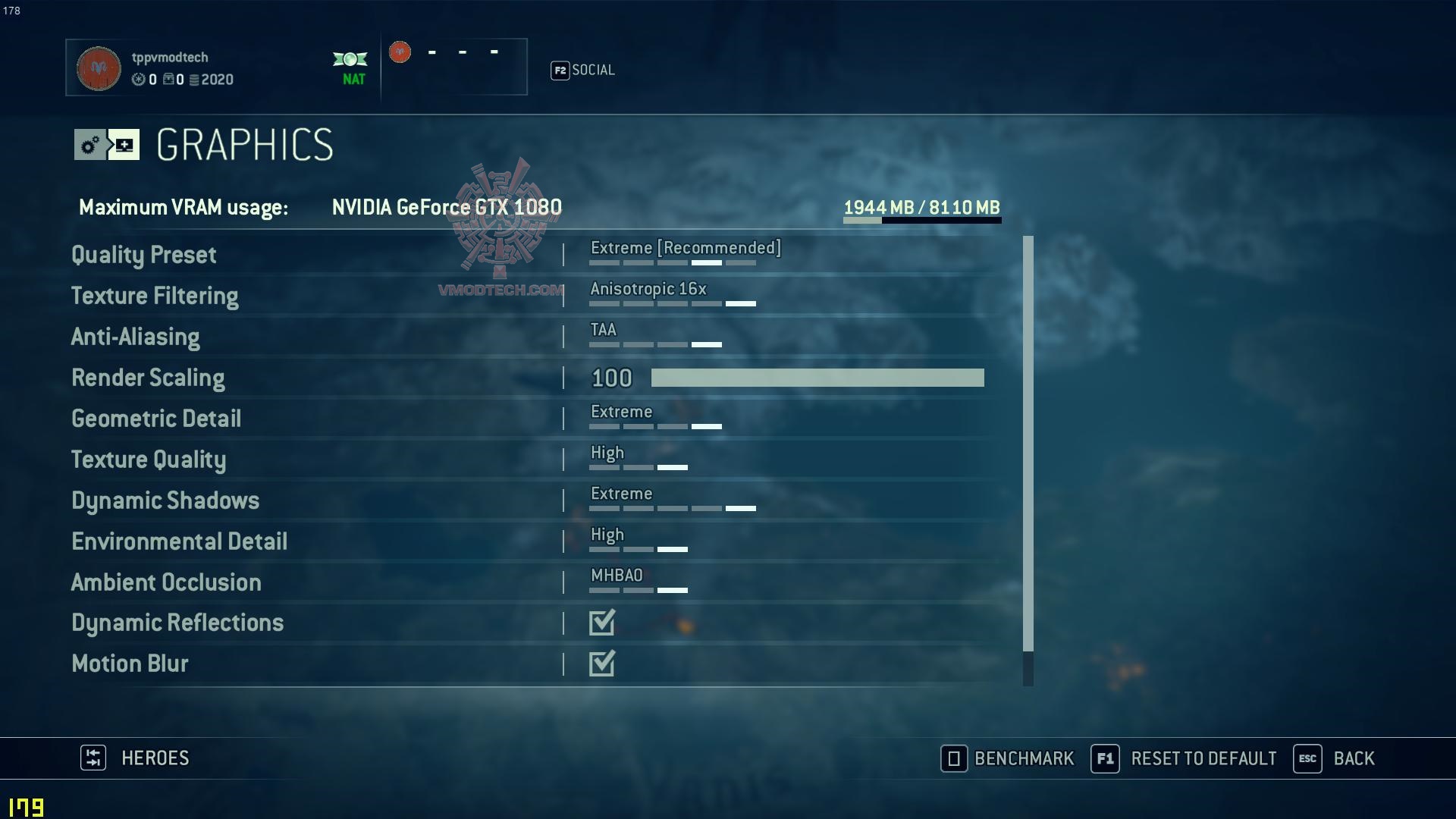This screenshot has width=1456, height=819.
Task: Choose Reset to Default
Action: pos(1184,758)
